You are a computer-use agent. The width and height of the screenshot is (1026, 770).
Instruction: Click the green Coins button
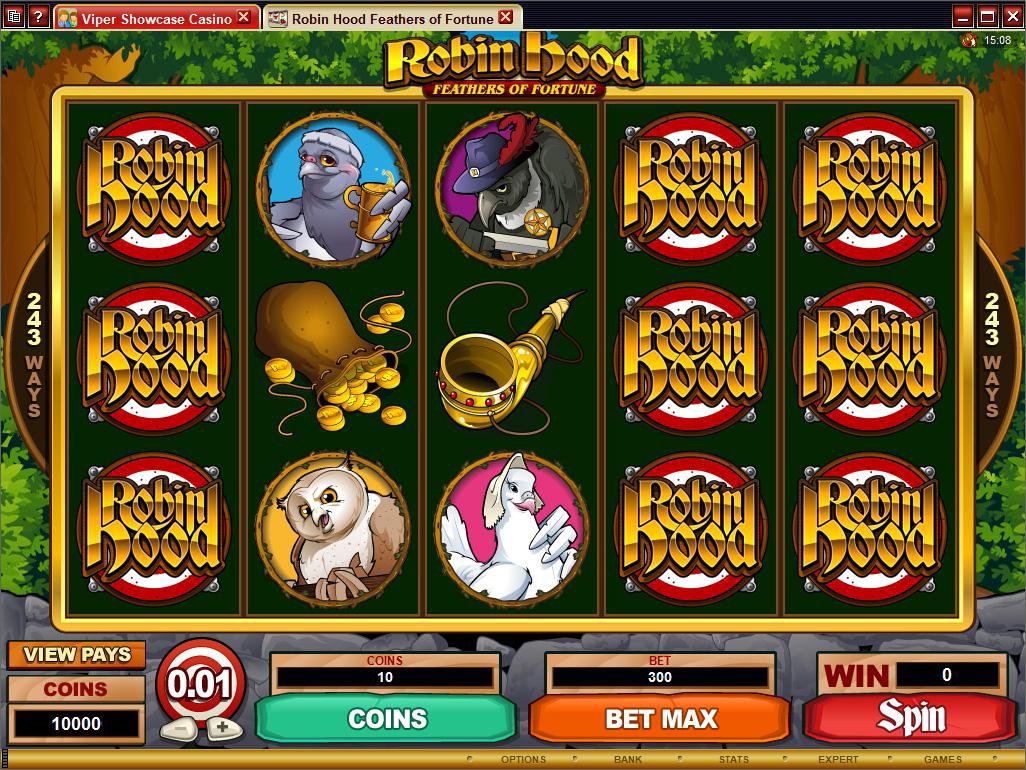(x=386, y=718)
